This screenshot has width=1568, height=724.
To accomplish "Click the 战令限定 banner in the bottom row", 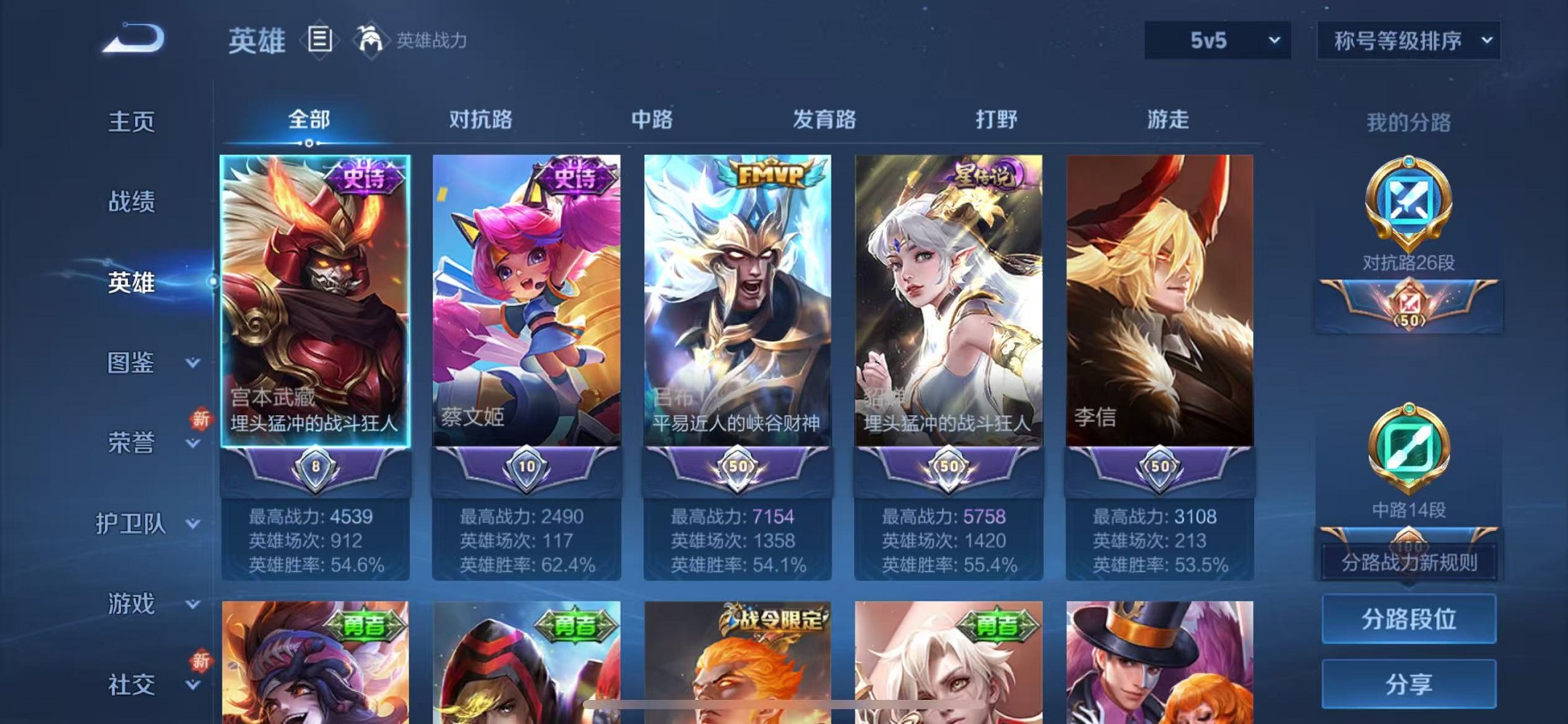I will coord(773,618).
